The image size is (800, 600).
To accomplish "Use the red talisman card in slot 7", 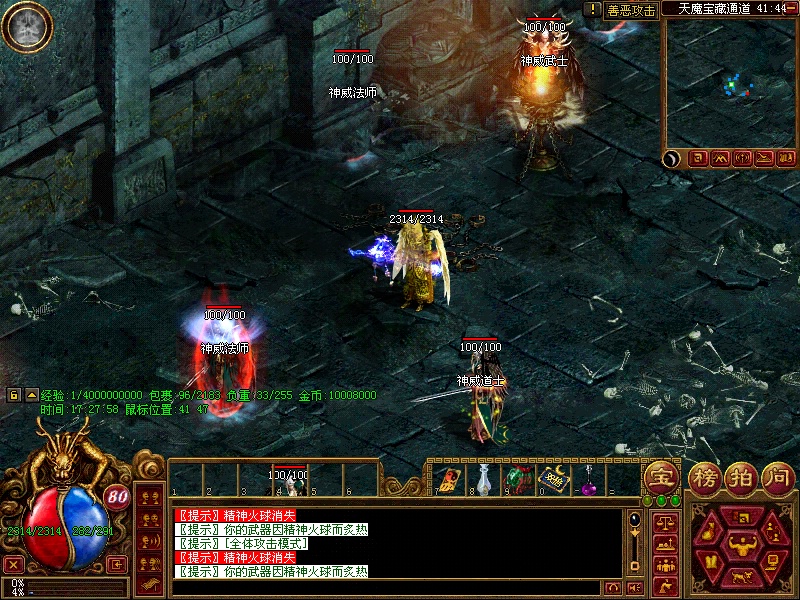I will pyautogui.click(x=448, y=480).
